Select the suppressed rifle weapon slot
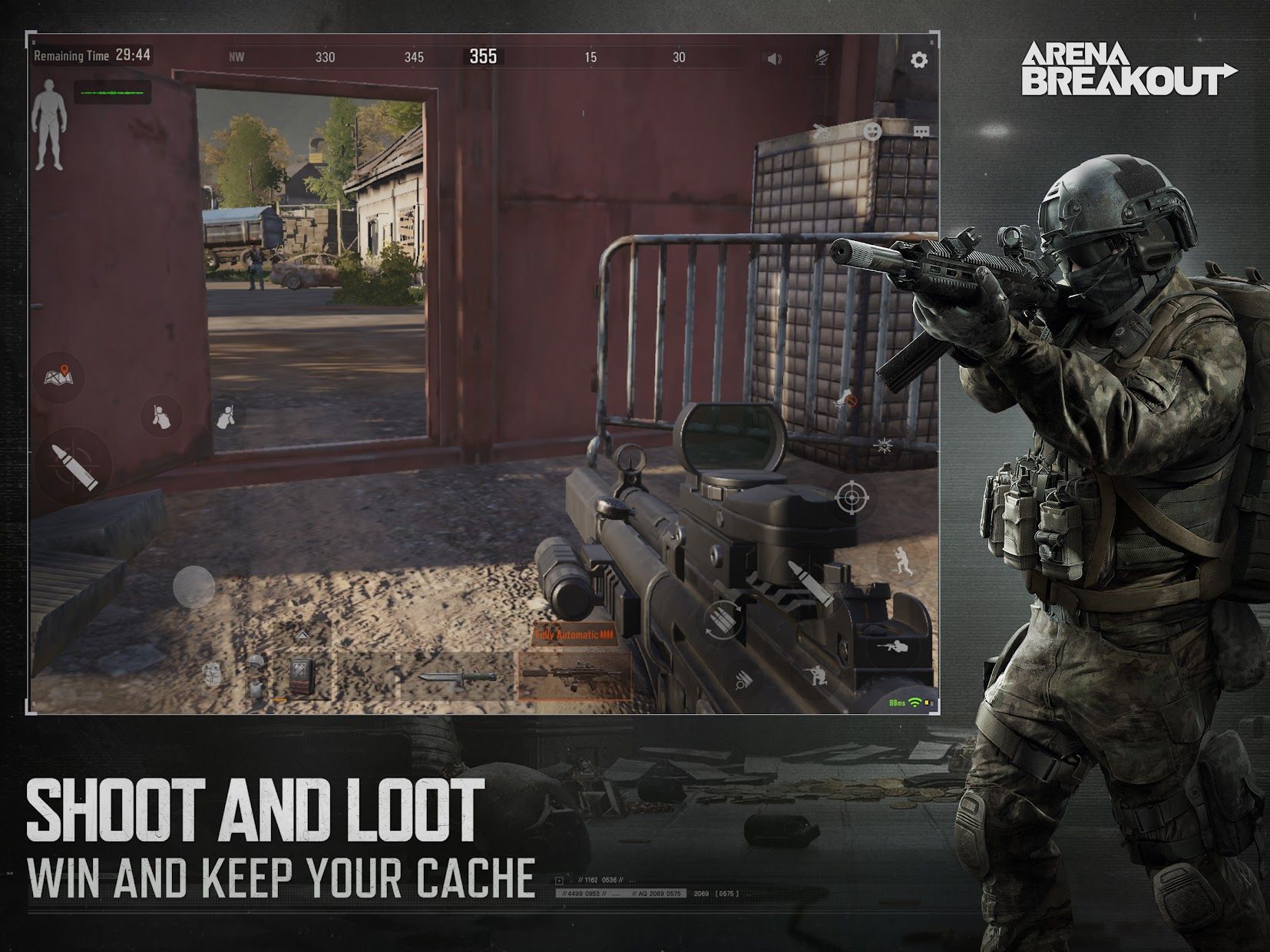 [574, 676]
